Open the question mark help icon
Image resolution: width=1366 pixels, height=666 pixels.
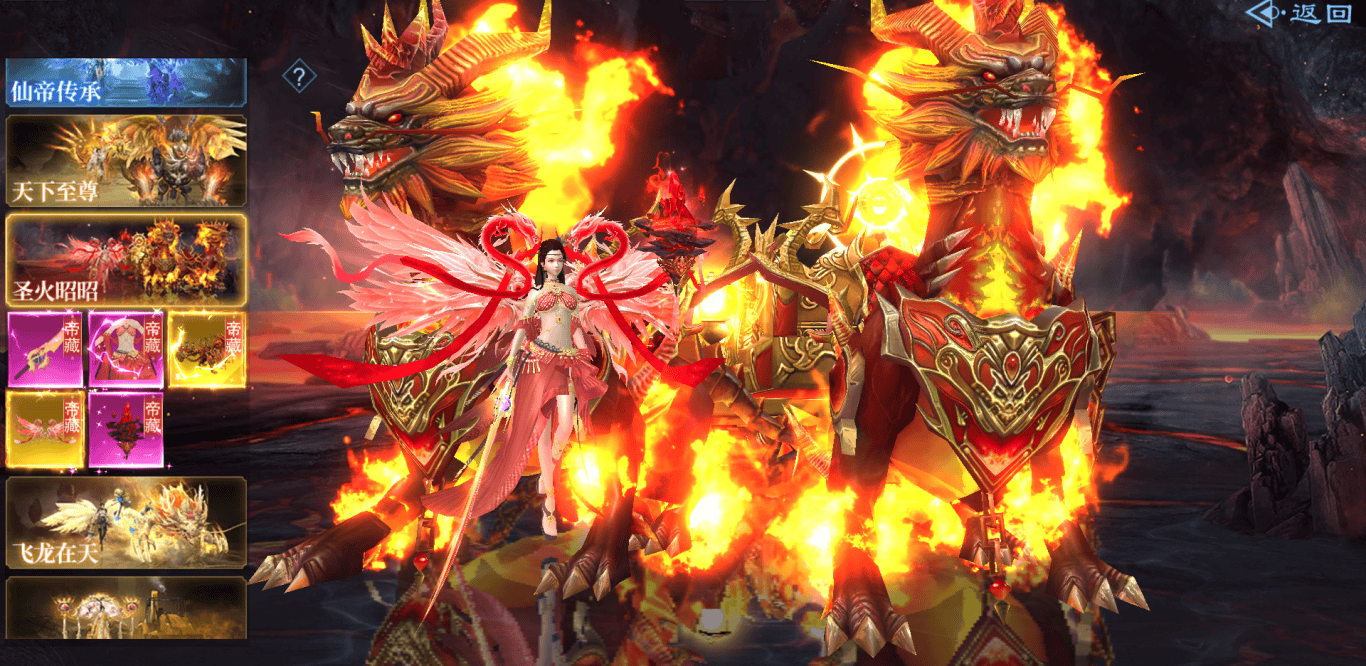point(299,75)
